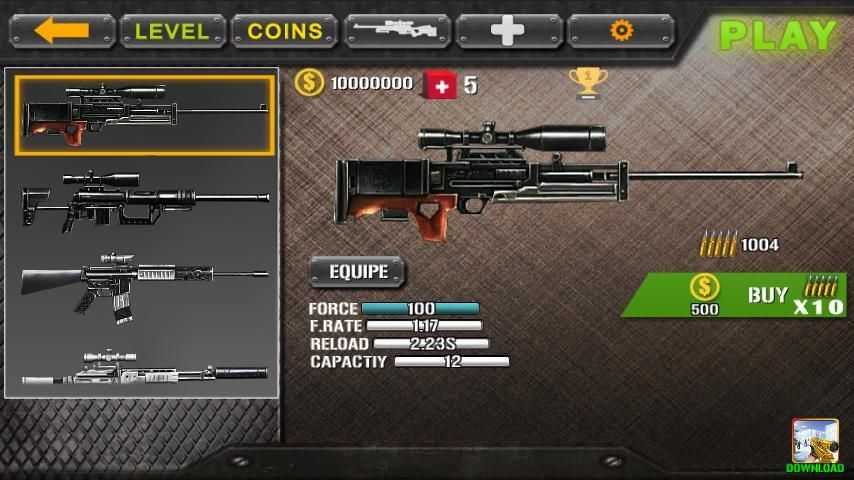The image size is (854, 480).
Task: Tap the red medkit icon
Action: coord(440,85)
